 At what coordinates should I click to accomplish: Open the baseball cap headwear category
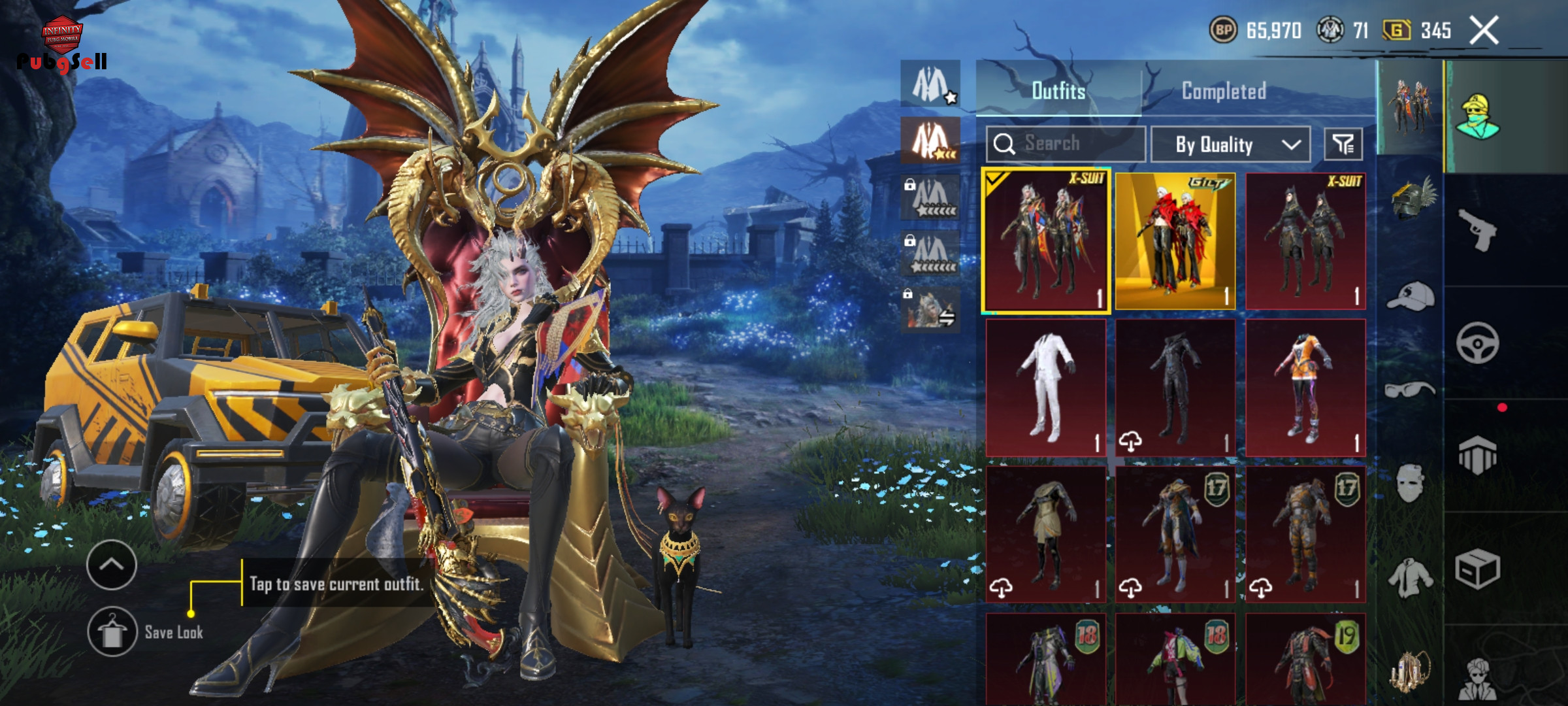click(1410, 298)
